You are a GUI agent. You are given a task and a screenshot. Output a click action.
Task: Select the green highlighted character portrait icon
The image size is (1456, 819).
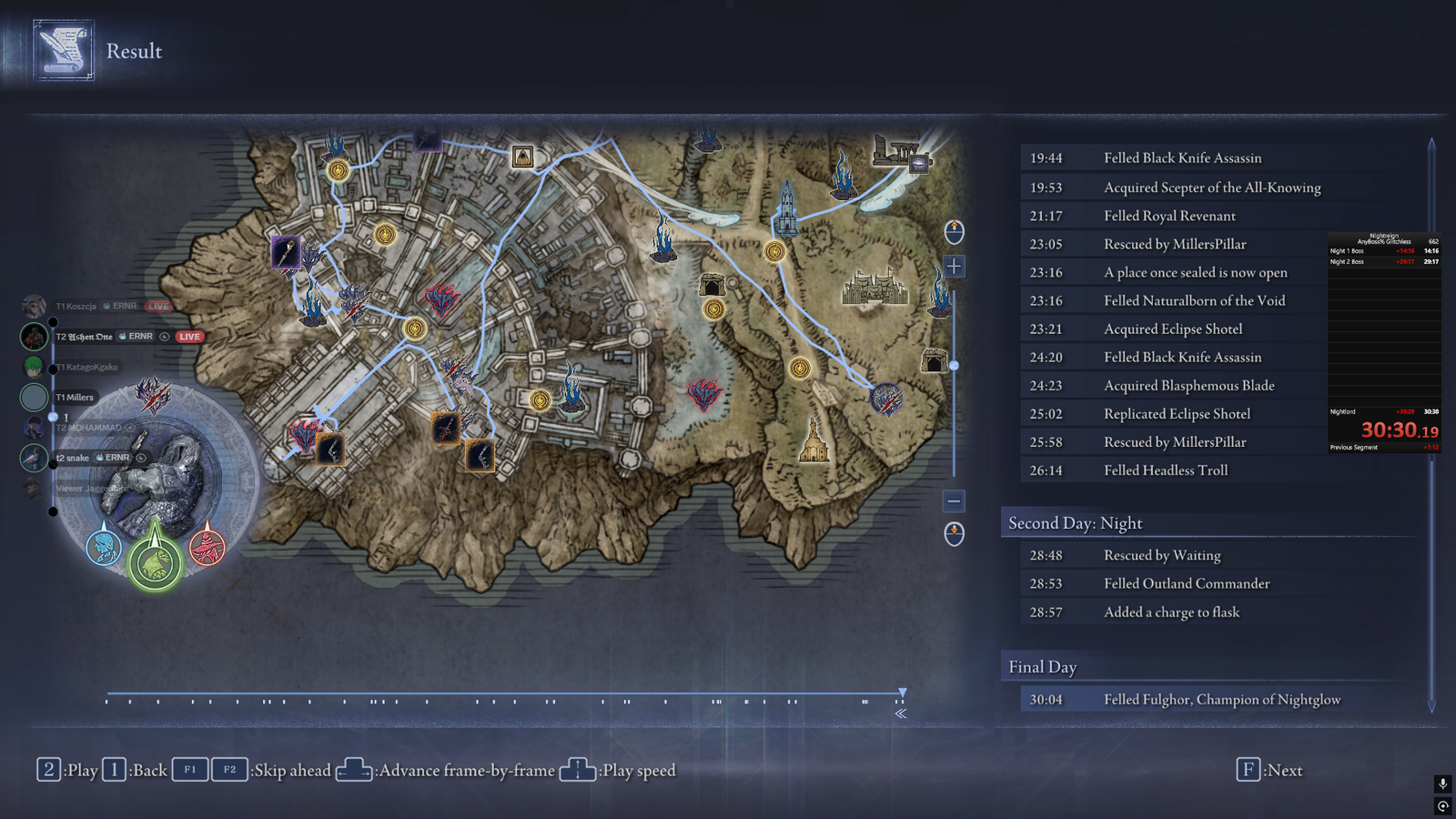pos(155,563)
